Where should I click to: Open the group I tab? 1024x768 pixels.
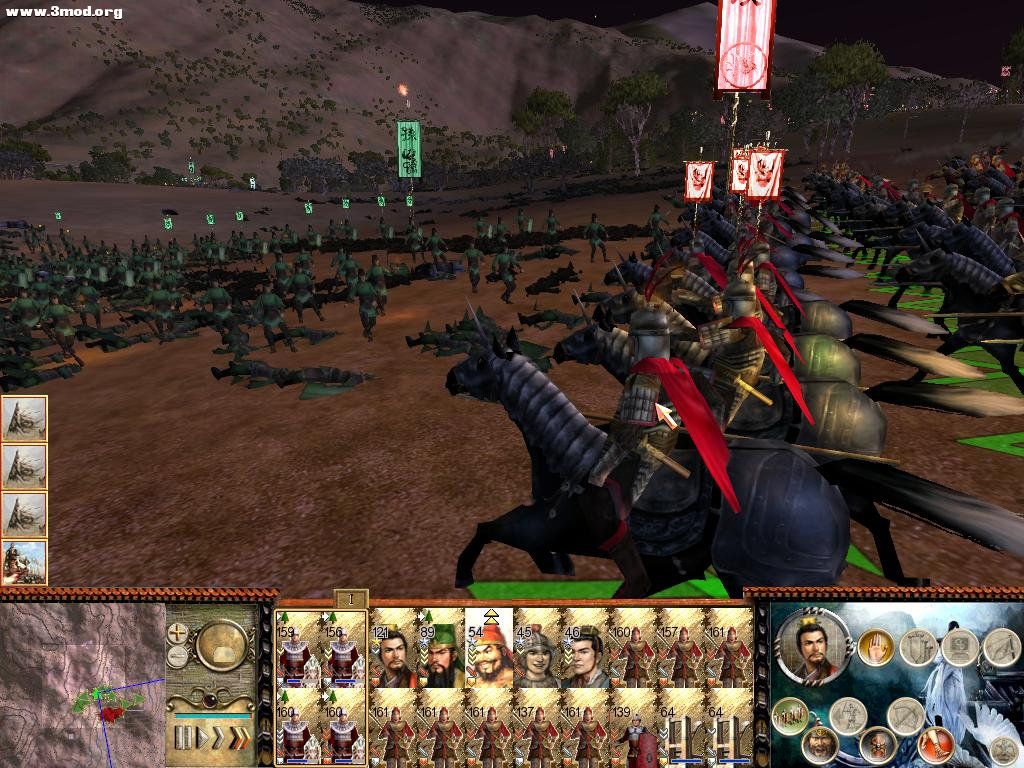[x=351, y=599]
